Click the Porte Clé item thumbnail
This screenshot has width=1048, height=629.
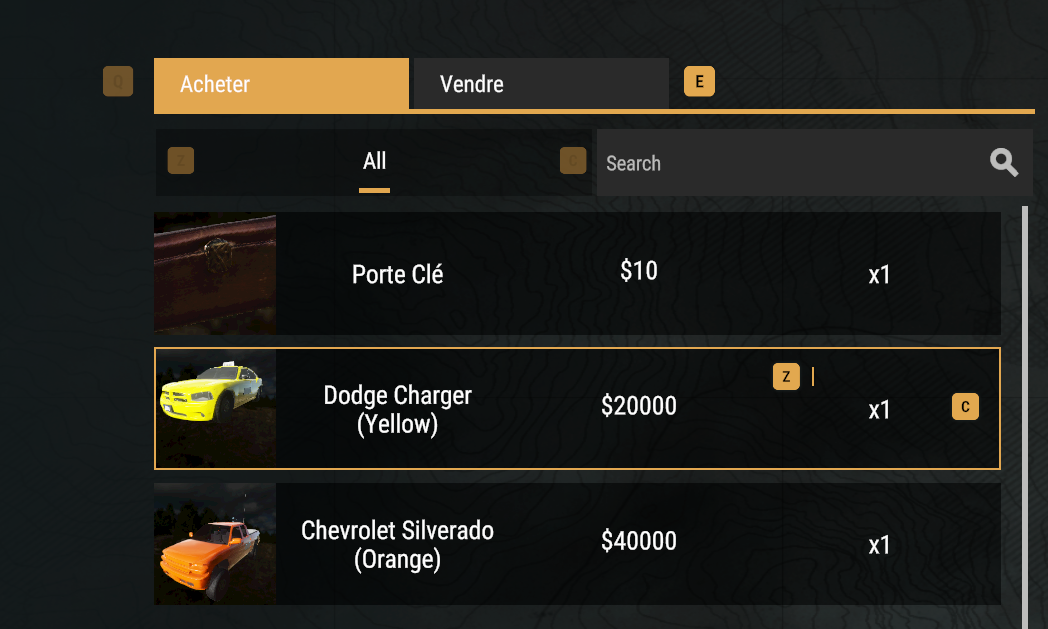[215, 273]
